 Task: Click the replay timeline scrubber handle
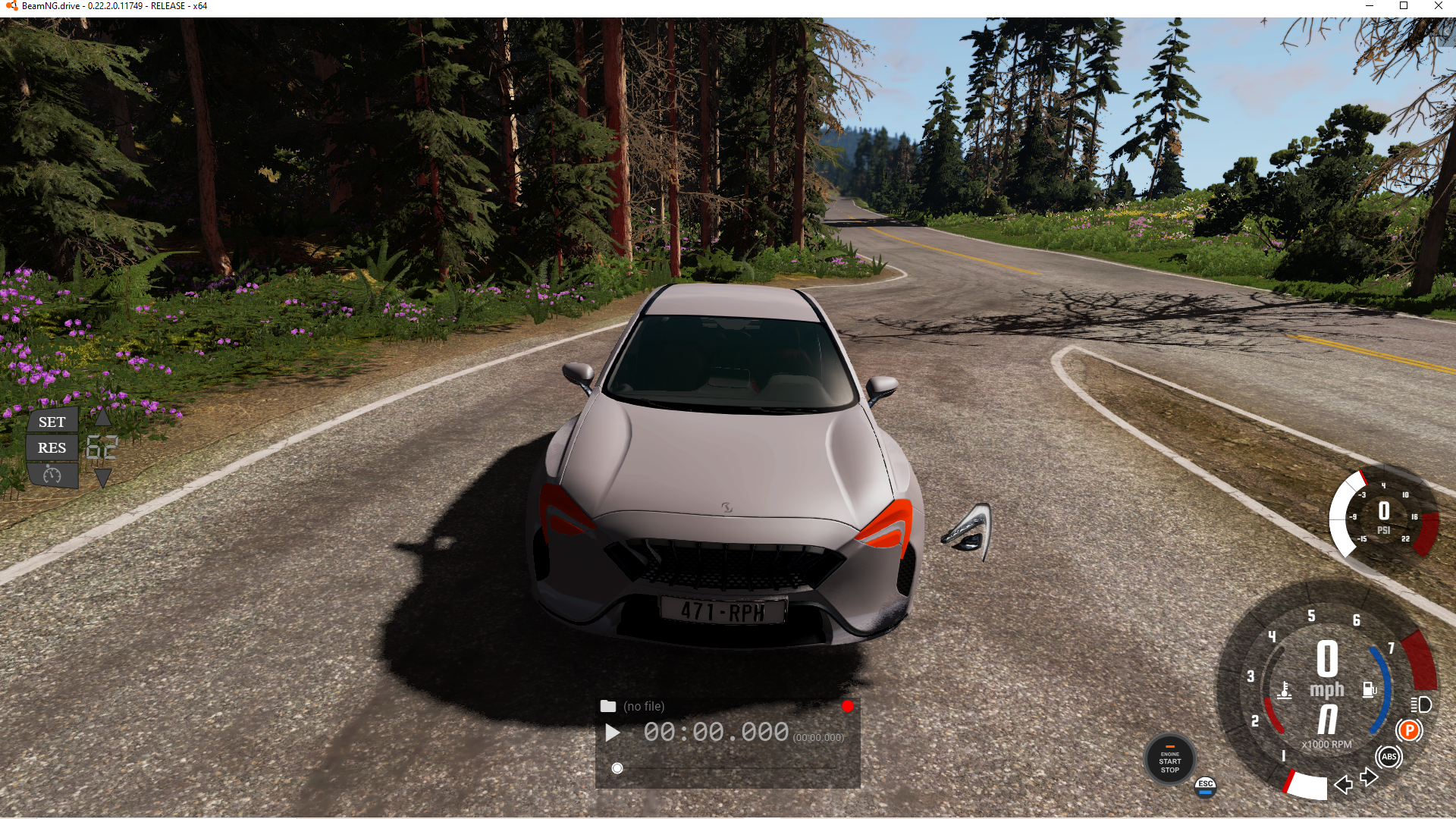tap(617, 768)
